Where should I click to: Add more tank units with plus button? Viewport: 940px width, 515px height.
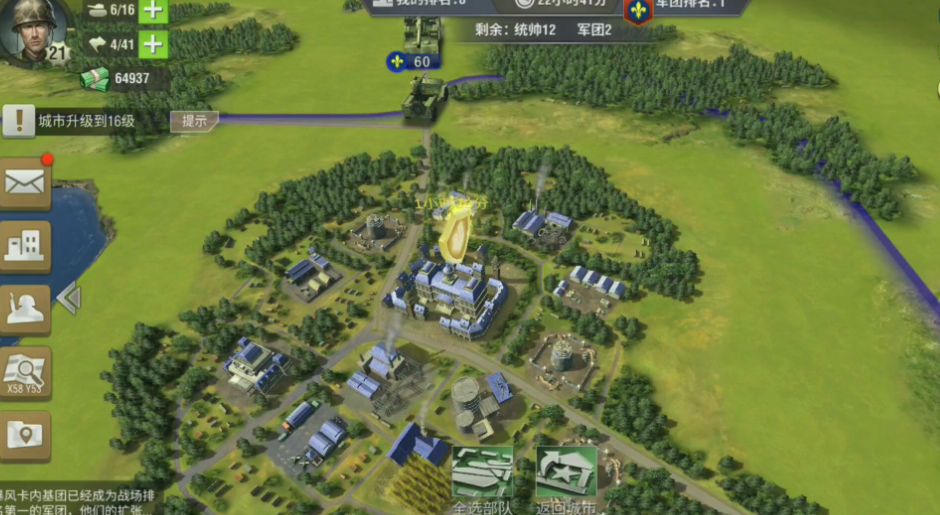153,11
